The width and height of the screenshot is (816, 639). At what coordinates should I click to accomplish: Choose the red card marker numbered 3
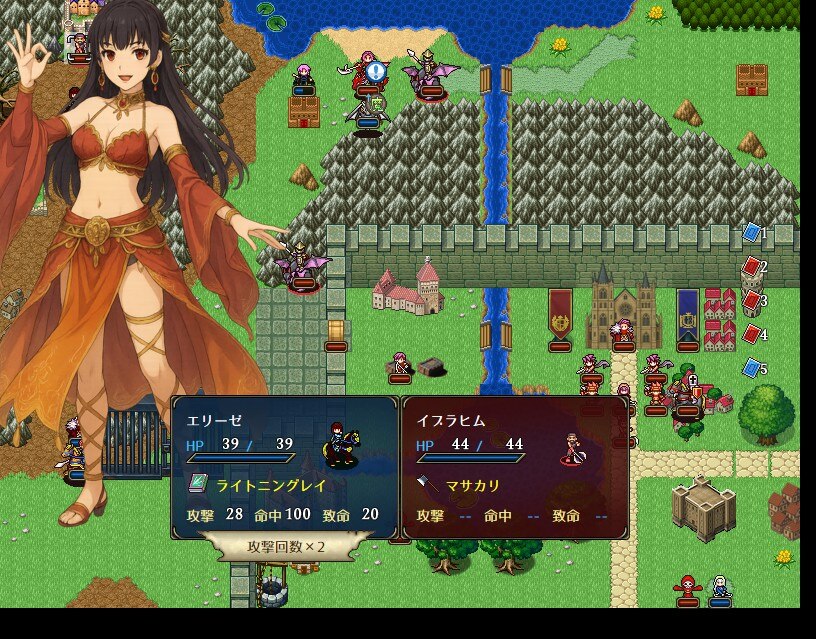[x=752, y=300]
